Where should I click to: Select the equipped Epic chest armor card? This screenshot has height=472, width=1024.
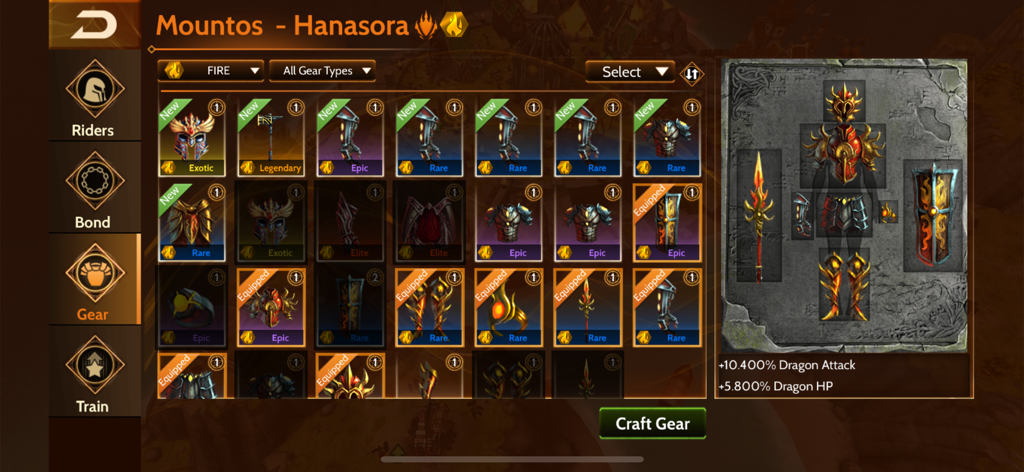(271, 306)
